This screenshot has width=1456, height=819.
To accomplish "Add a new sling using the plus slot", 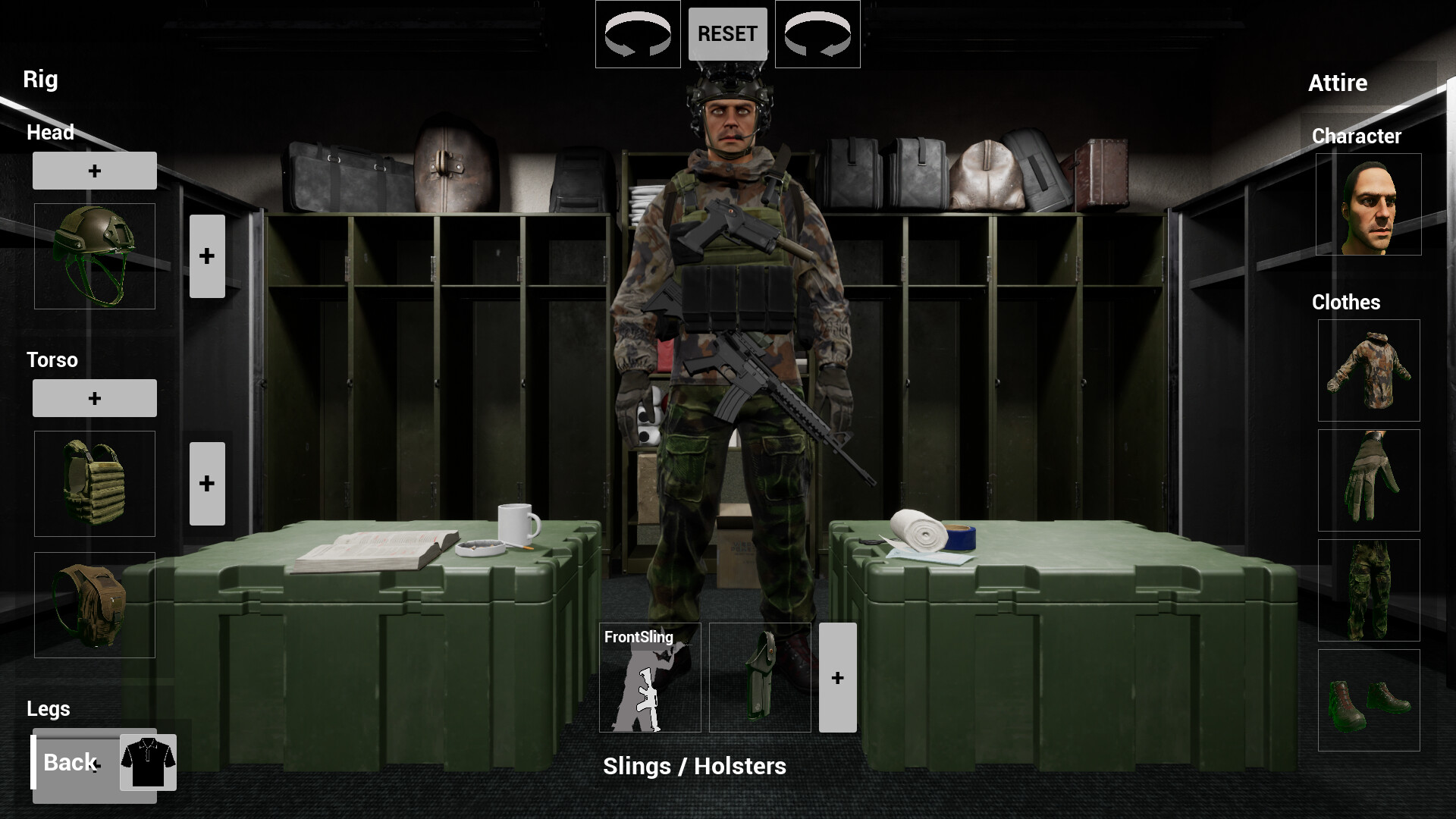I will 837,677.
